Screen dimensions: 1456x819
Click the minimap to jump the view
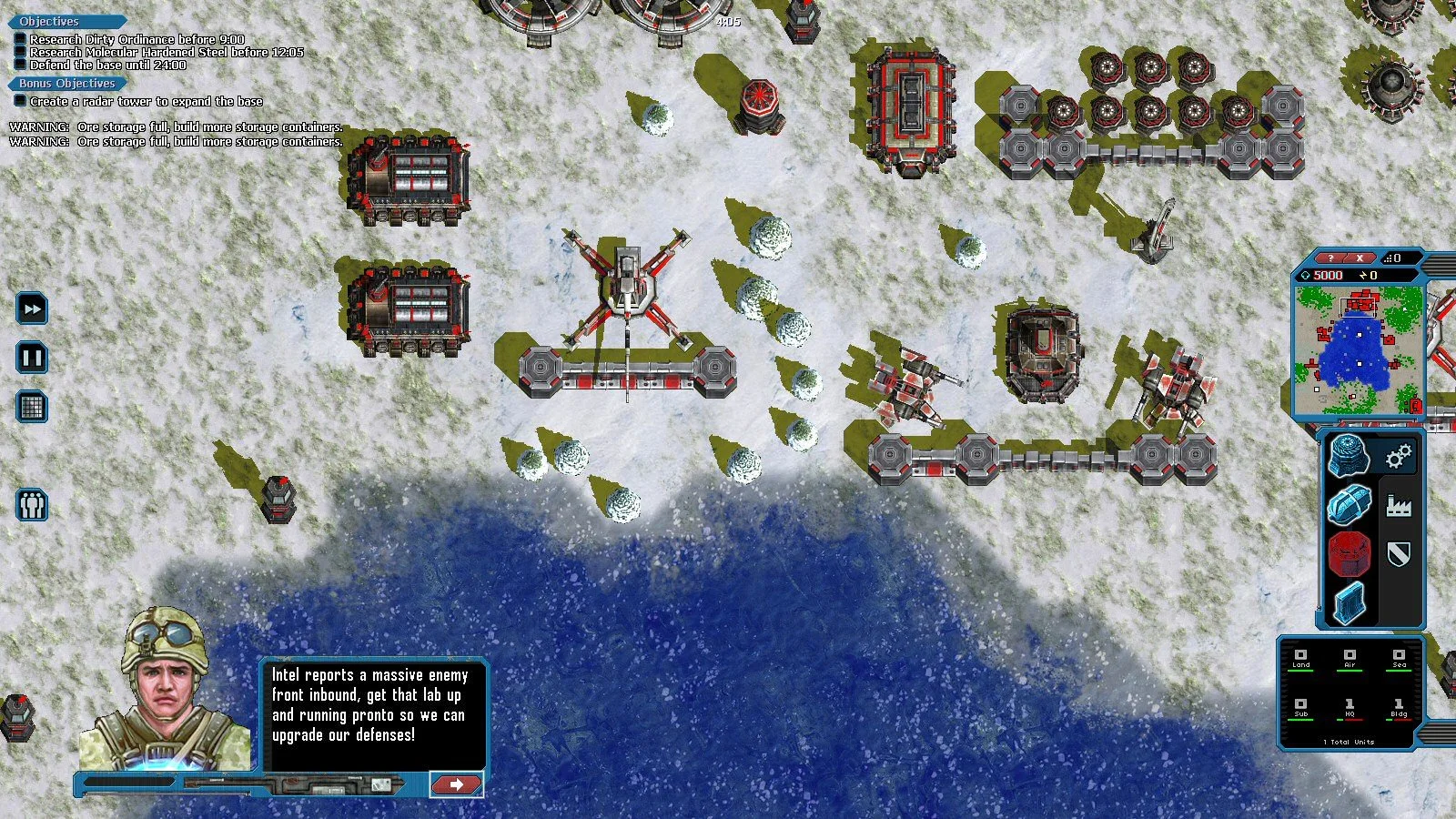click(x=1360, y=350)
